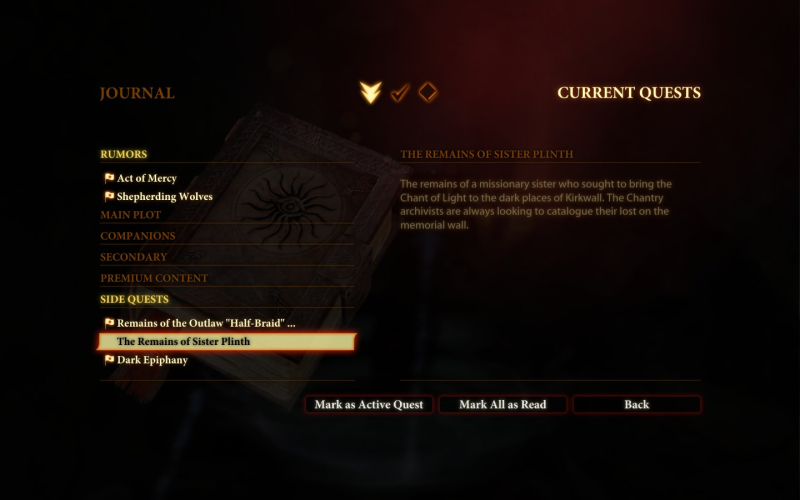
Task: Click the Mark All as Read button
Action: tap(503, 405)
